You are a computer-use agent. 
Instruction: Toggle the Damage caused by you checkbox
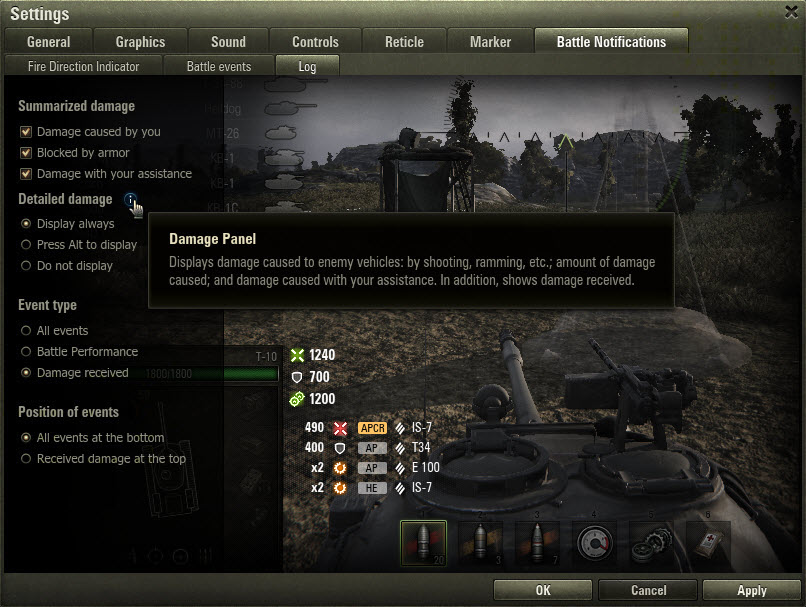tap(27, 132)
